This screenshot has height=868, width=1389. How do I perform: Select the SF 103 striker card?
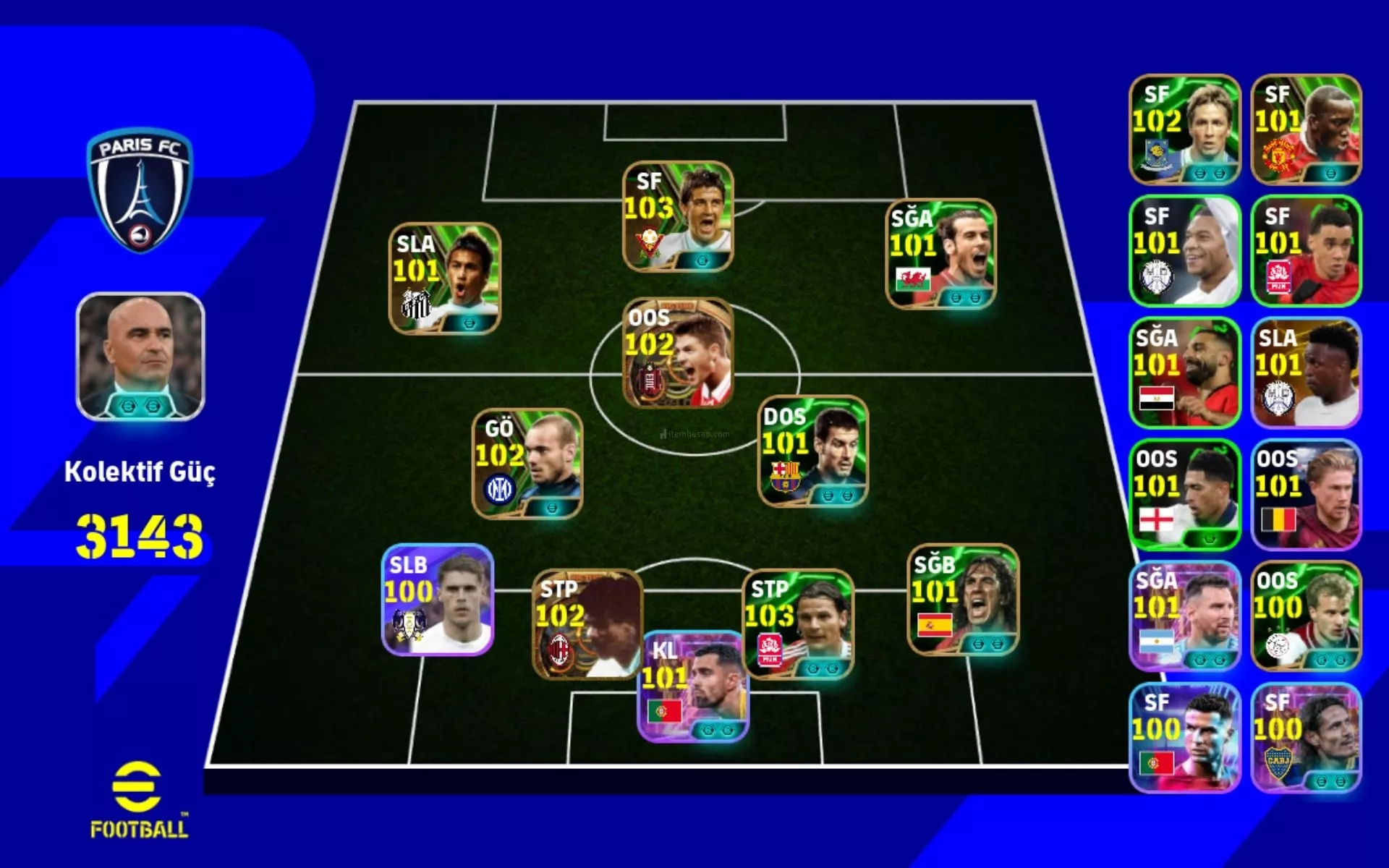tap(678, 216)
